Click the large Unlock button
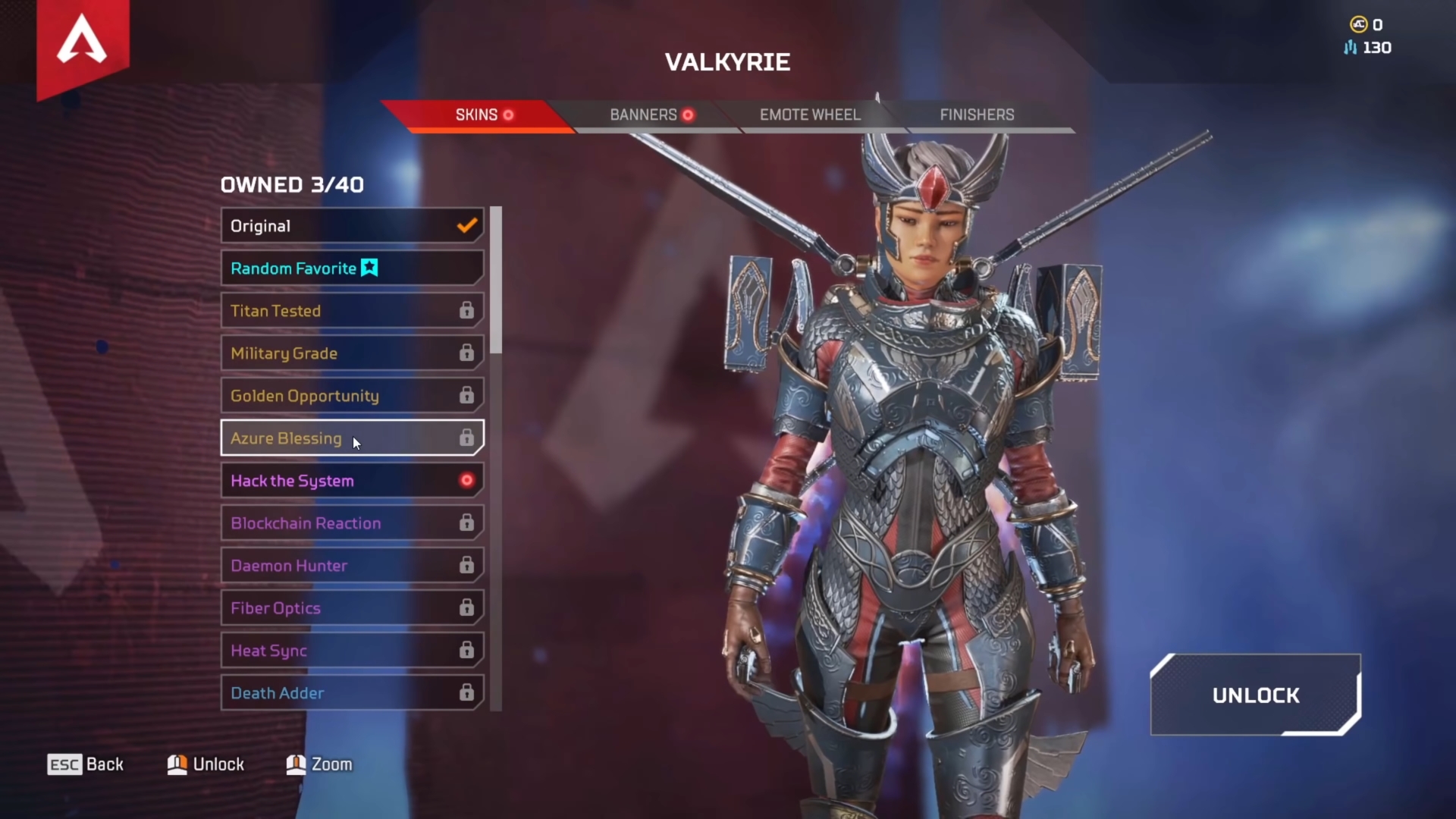 [x=1256, y=695]
